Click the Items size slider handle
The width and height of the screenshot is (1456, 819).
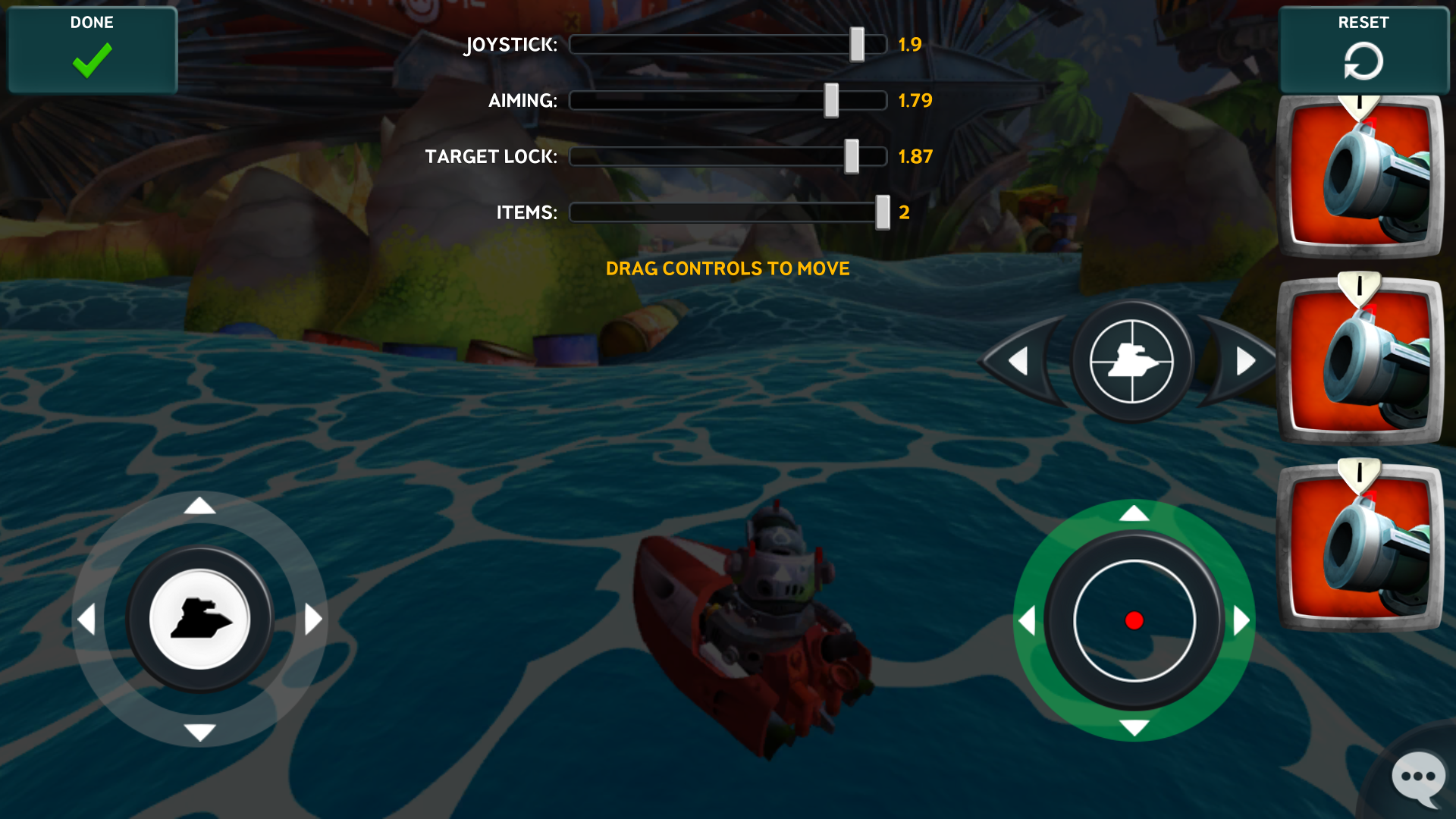point(882,212)
